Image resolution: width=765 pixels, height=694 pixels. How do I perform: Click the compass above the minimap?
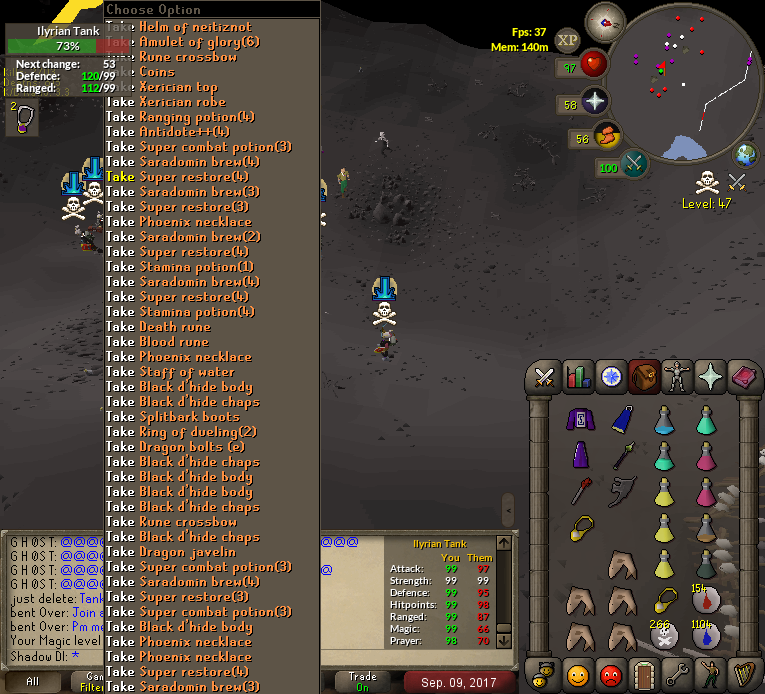(x=603, y=18)
